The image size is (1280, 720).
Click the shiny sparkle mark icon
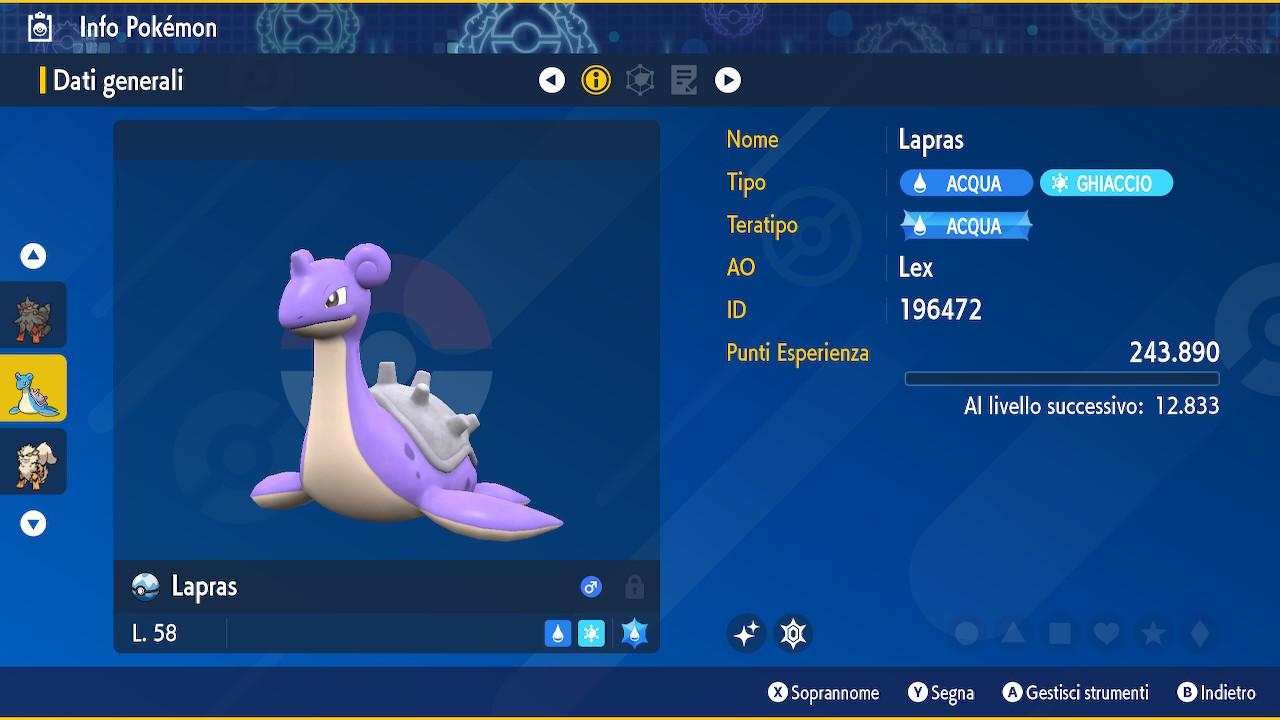pyautogui.click(x=746, y=633)
